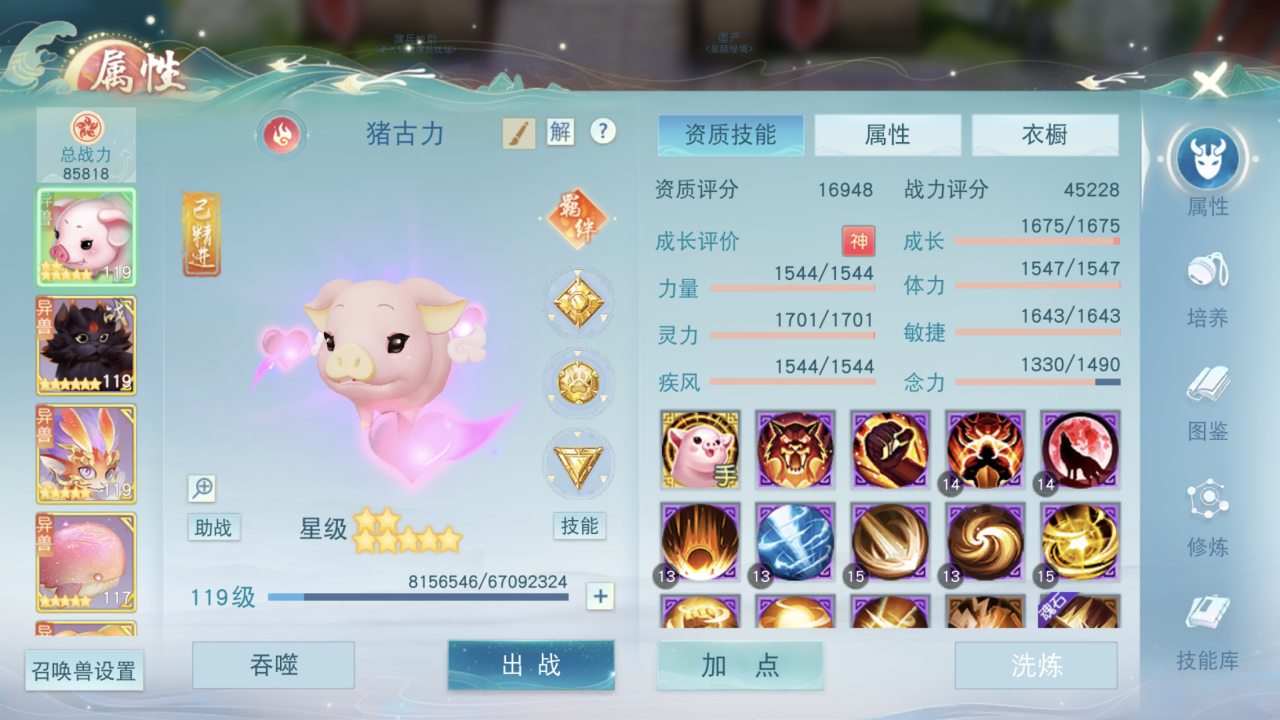Select the black beast pet thumbnail
The height and width of the screenshot is (720, 1280).
pyautogui.click(x=86, y=345)
